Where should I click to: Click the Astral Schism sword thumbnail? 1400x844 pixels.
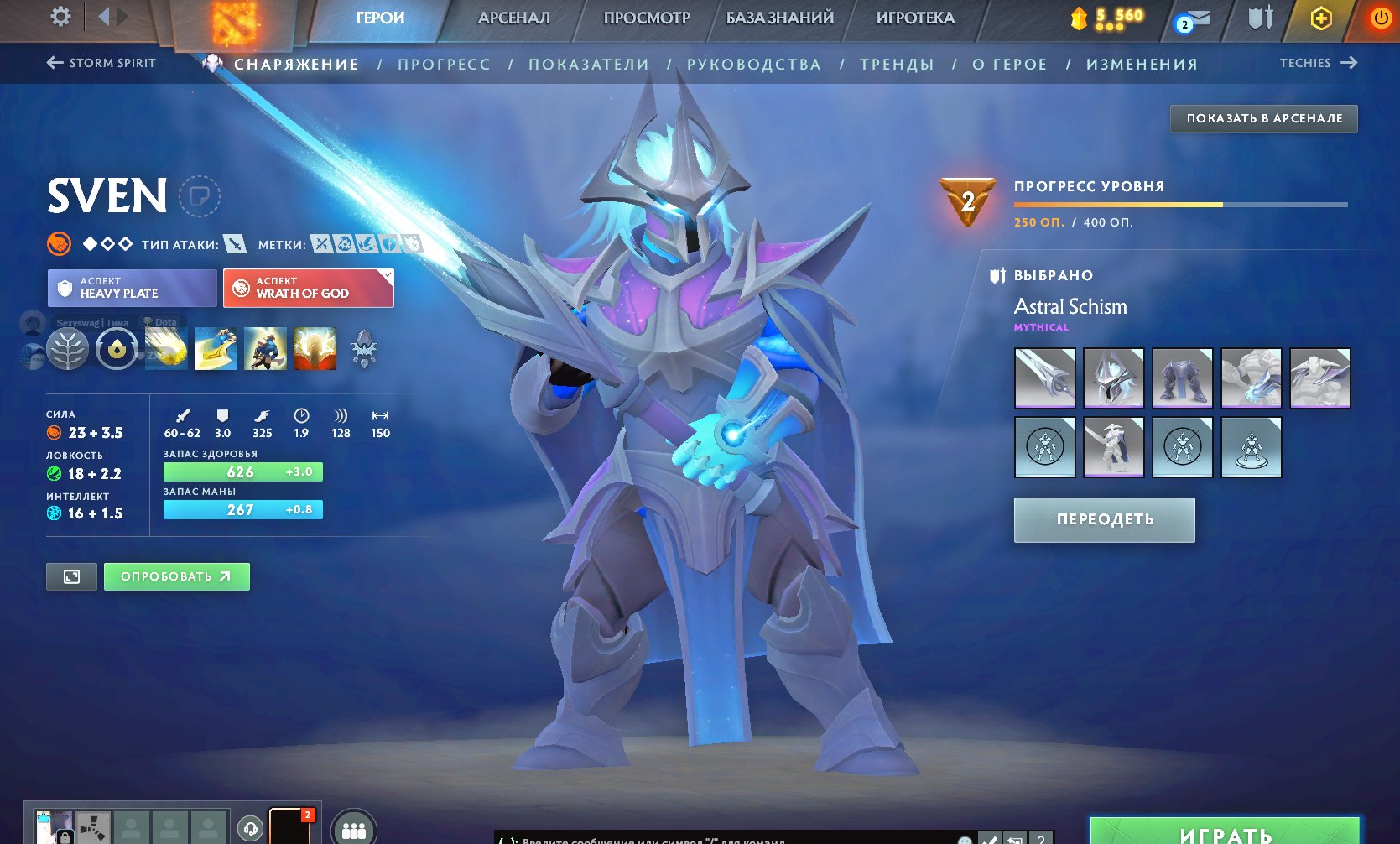pyautogui.click(x=1044, y=378)
